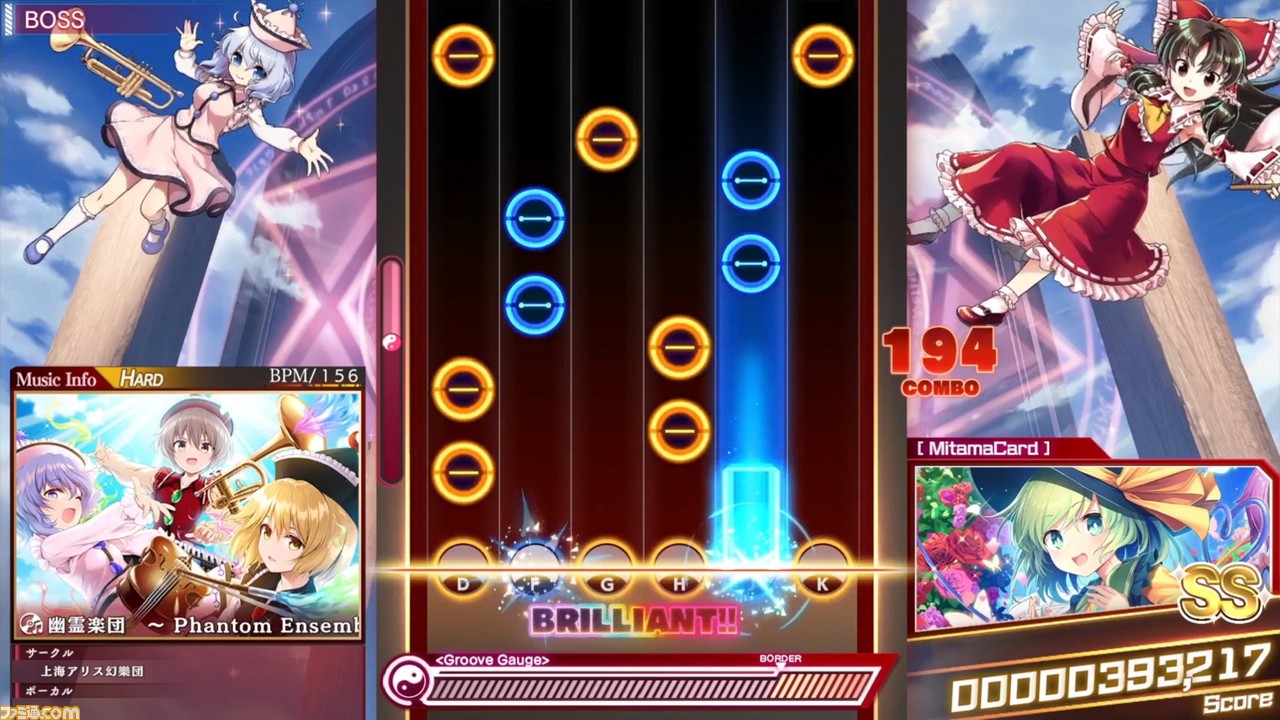
Task: Tap the G lane key receptor
Action: click(605, 566)
